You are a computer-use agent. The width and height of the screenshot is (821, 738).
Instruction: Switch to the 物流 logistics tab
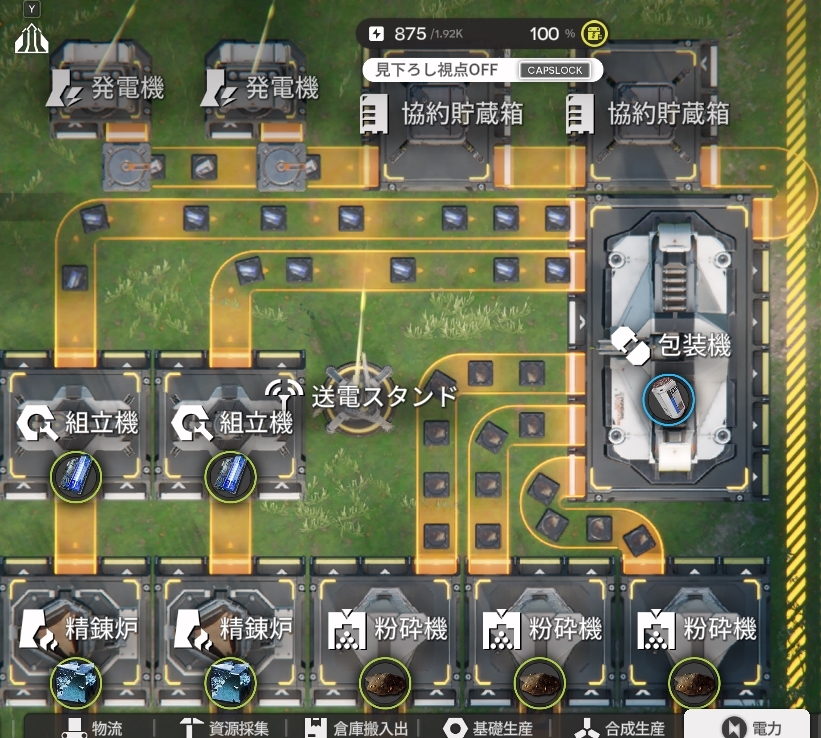(x=92, y=727)
